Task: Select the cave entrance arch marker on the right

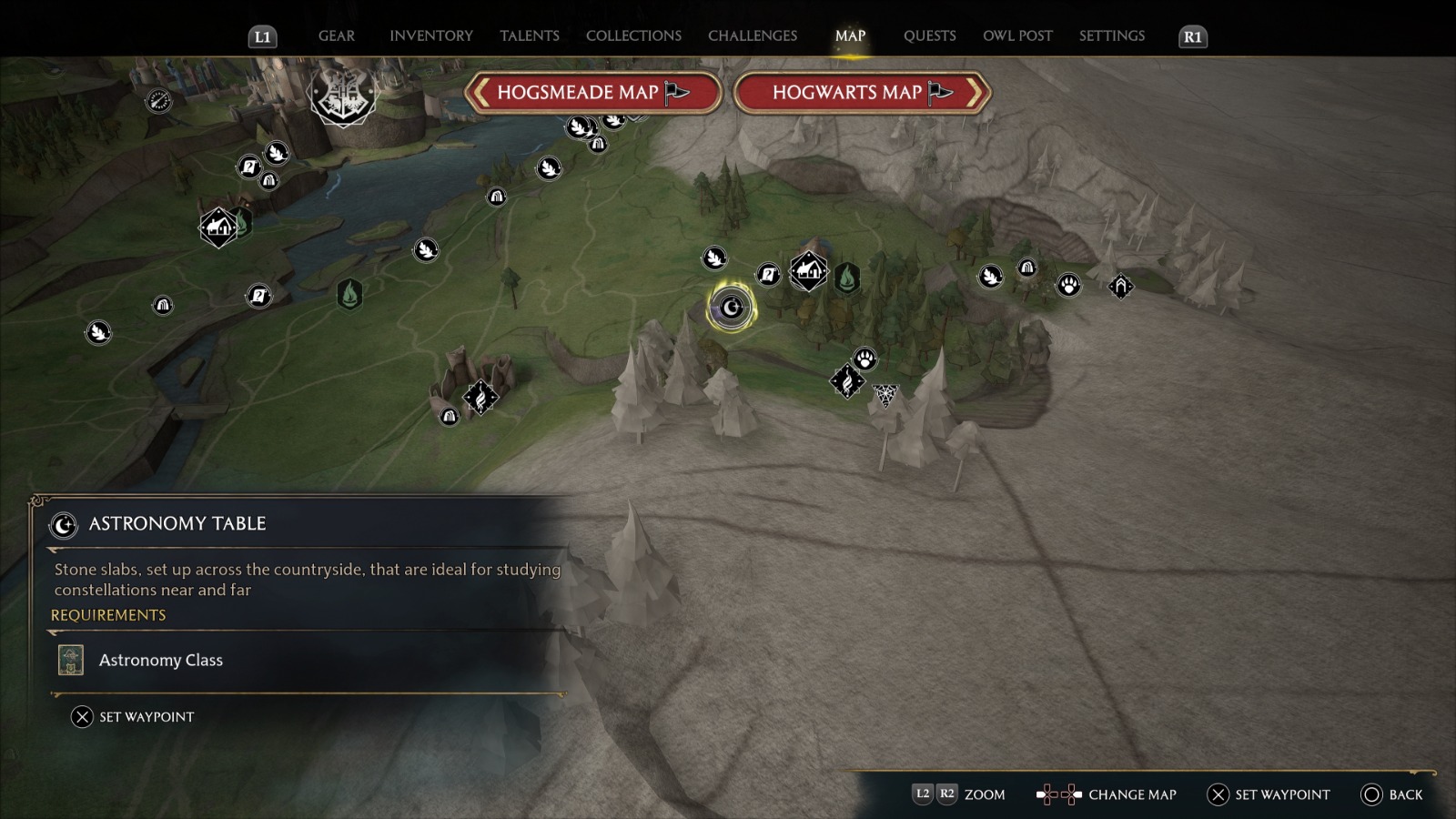Action: click(1120, 287)
